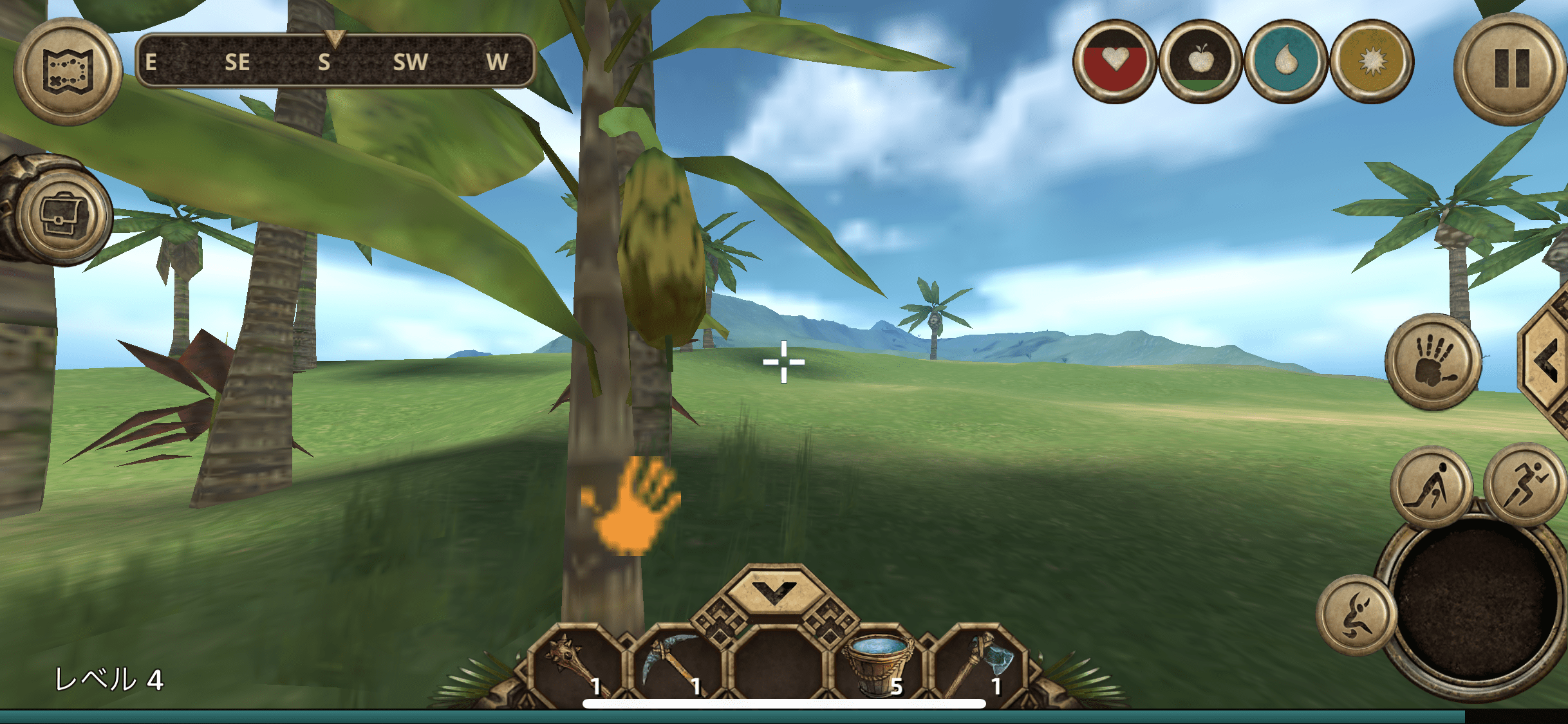Touch the round movement joystick pad

(1475, 605)
